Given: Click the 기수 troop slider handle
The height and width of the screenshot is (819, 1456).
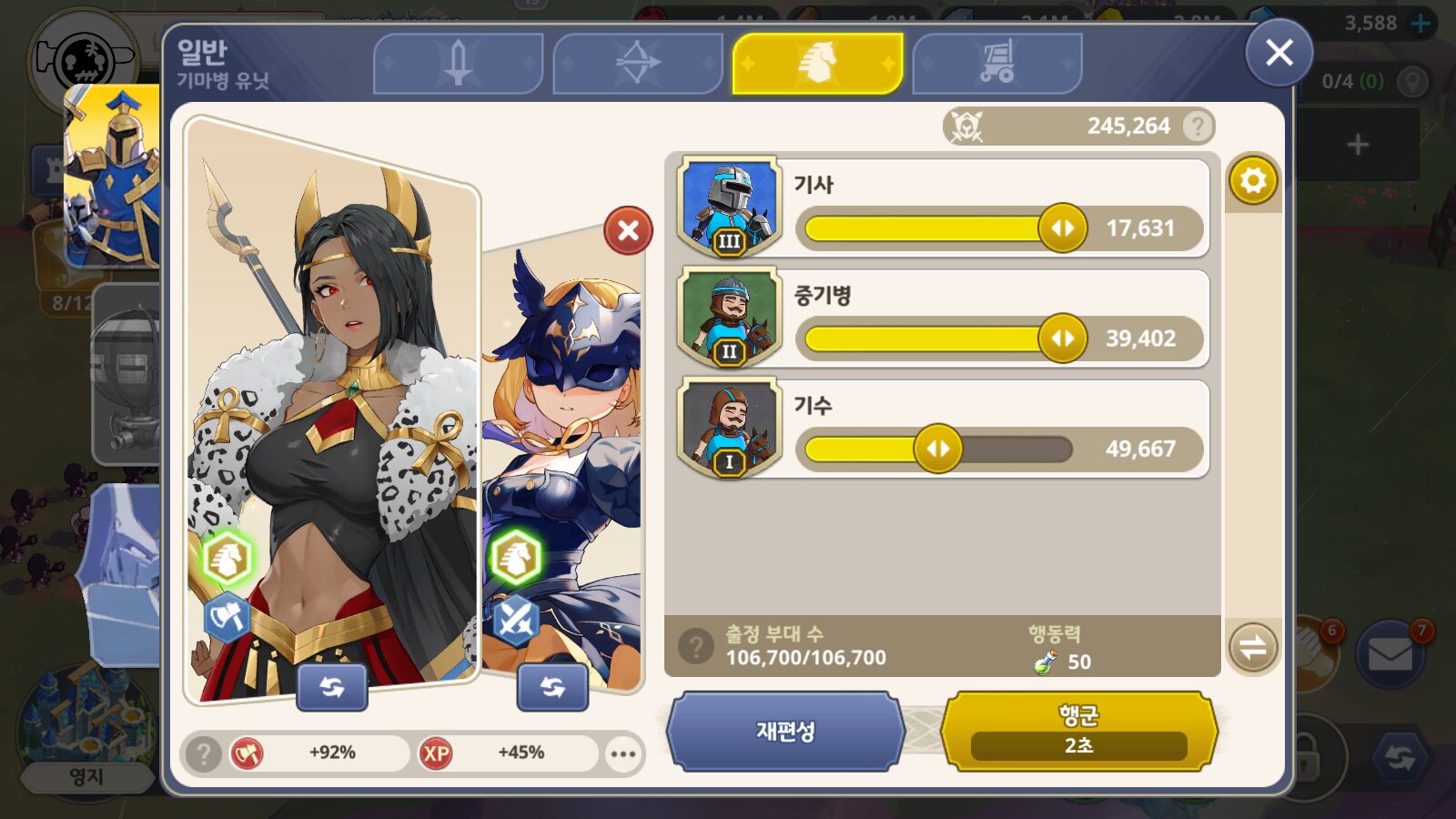Looking at the screenshot, I should tap(937, 449).
